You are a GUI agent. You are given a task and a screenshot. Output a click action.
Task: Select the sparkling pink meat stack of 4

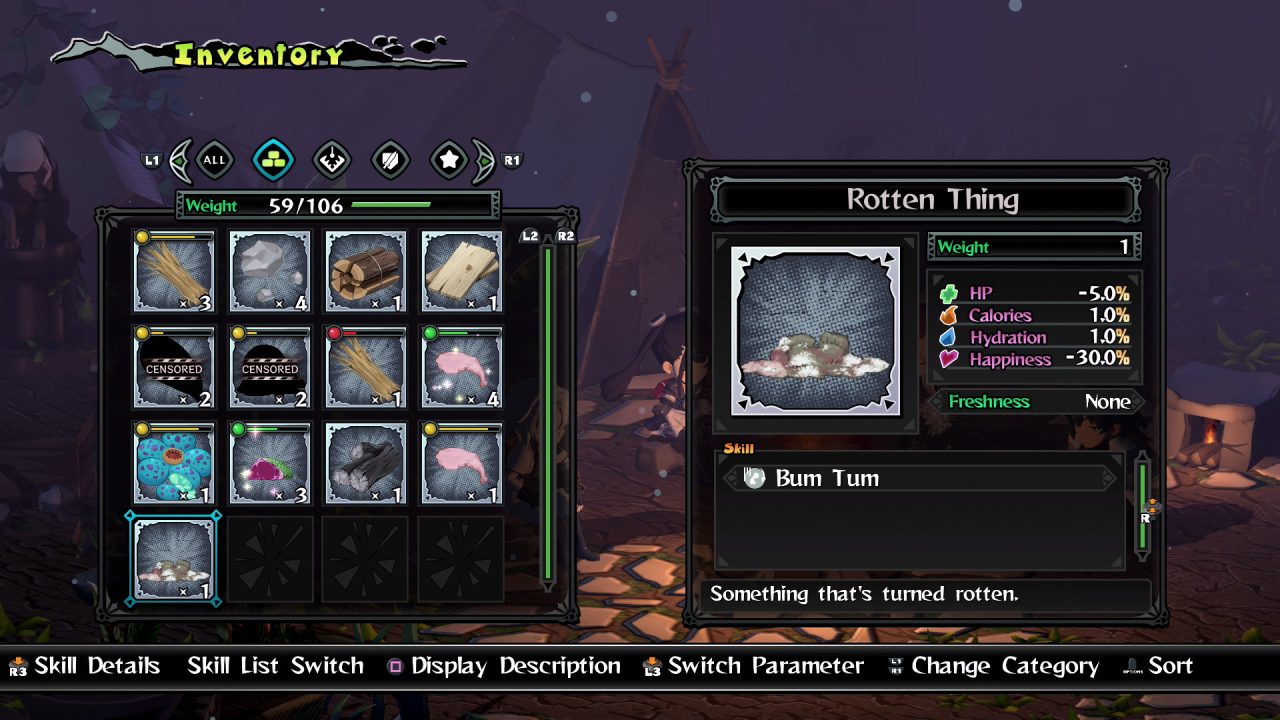point(462,367)
